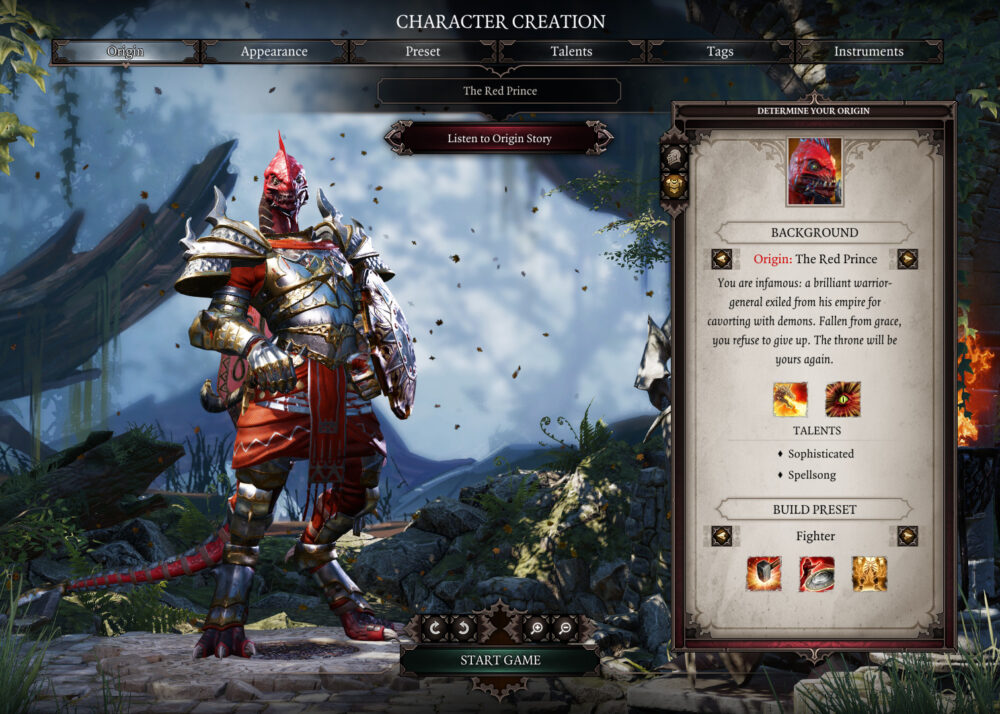The image size is (1000, 714).
Task: Switch to the previous build preset
Action: 721,536
